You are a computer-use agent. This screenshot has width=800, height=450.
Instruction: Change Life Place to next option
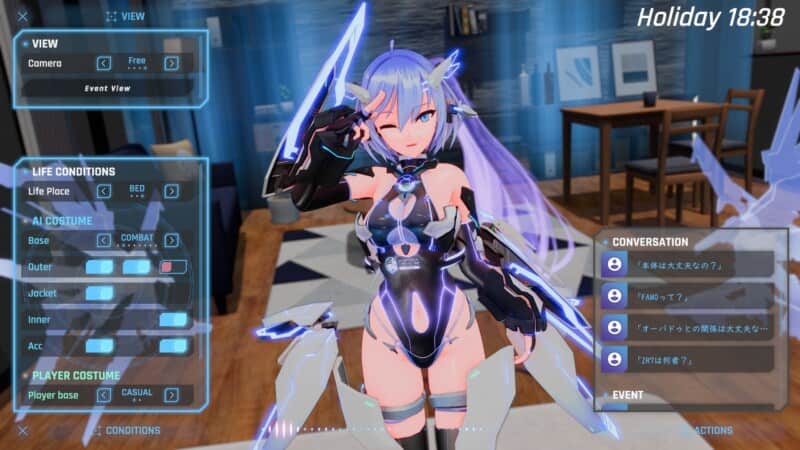tap(172, 191)
